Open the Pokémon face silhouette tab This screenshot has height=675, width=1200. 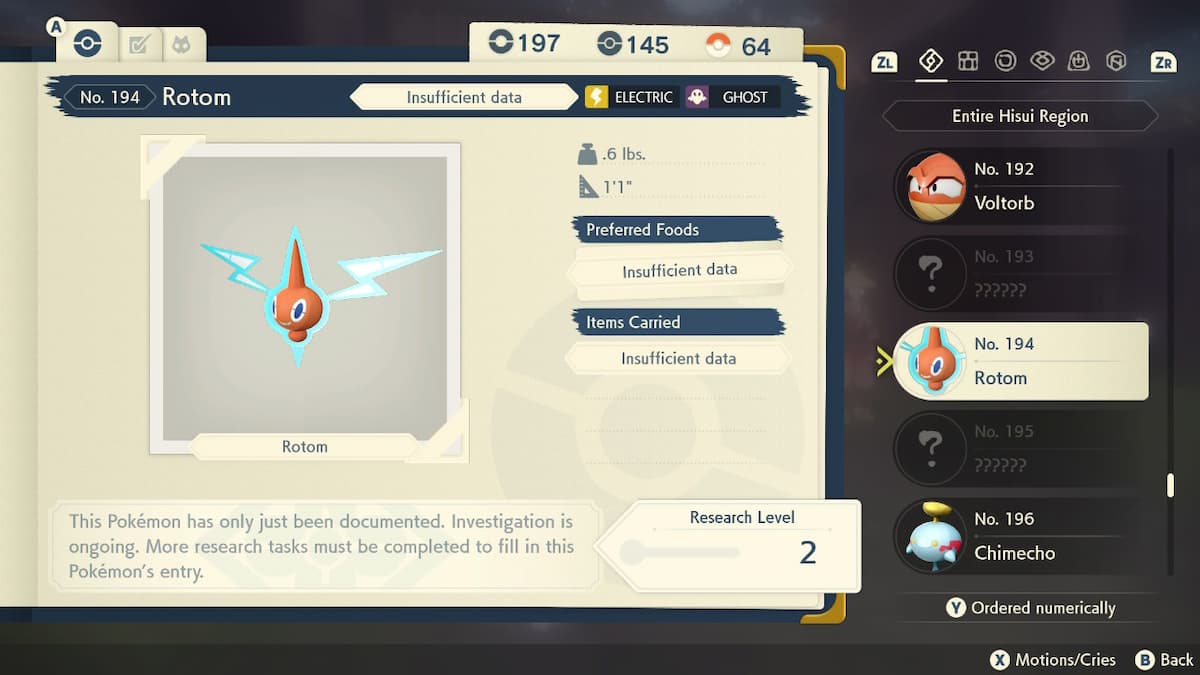[x=181, y=45]
